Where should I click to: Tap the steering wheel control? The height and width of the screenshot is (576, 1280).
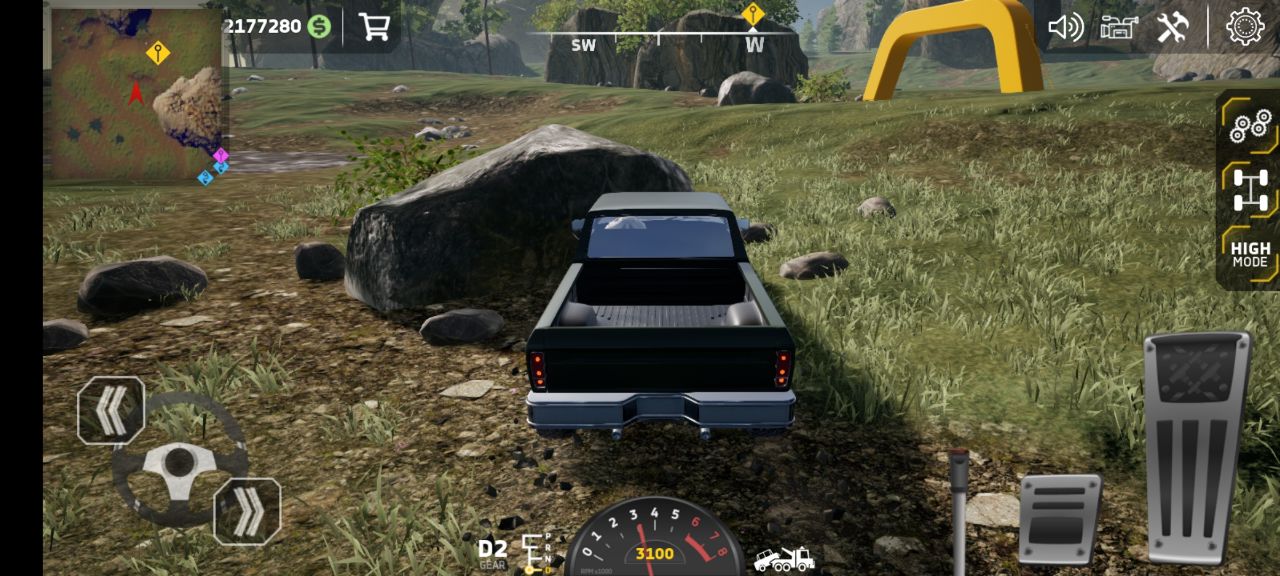pos(179,461)
